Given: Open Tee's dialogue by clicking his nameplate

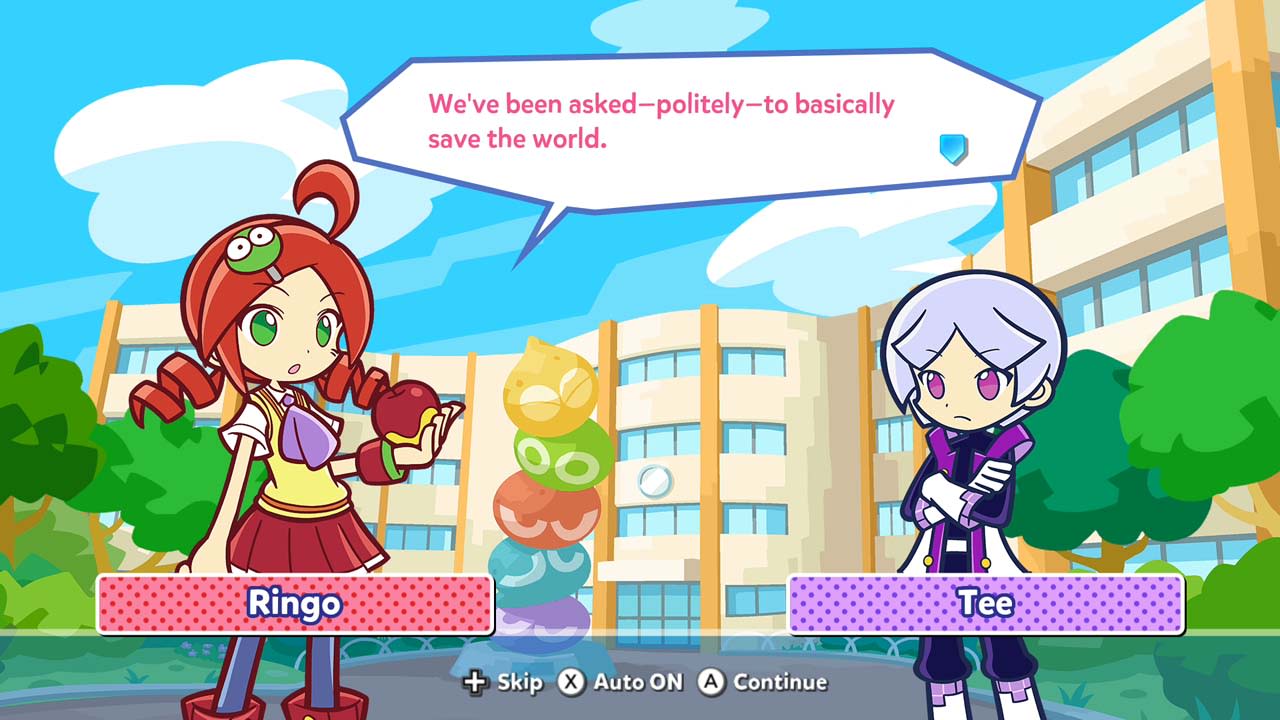Looking at the screenshot, I should click(985, 602).
